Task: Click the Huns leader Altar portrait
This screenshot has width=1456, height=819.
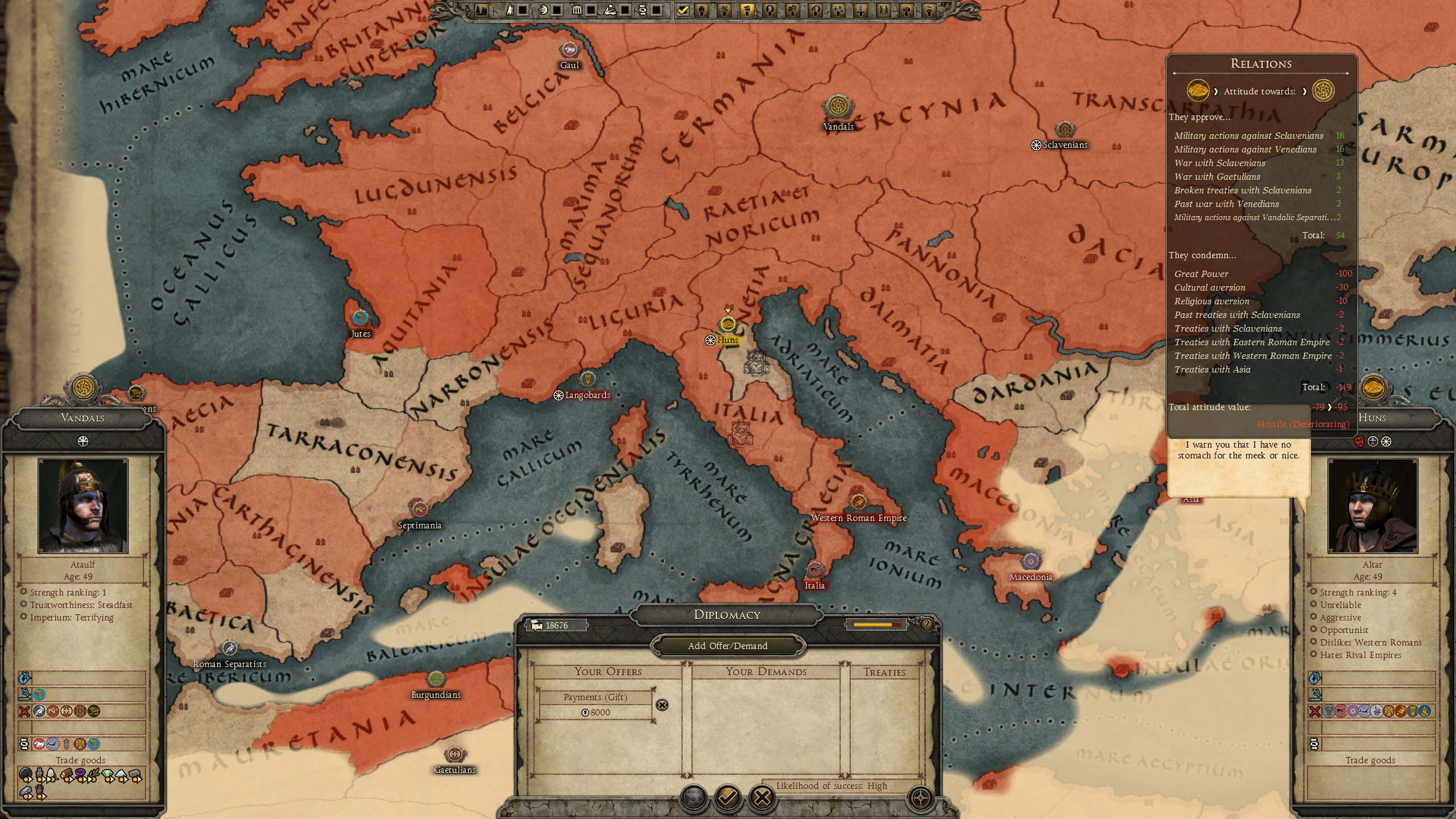Action: (1372, 506)
